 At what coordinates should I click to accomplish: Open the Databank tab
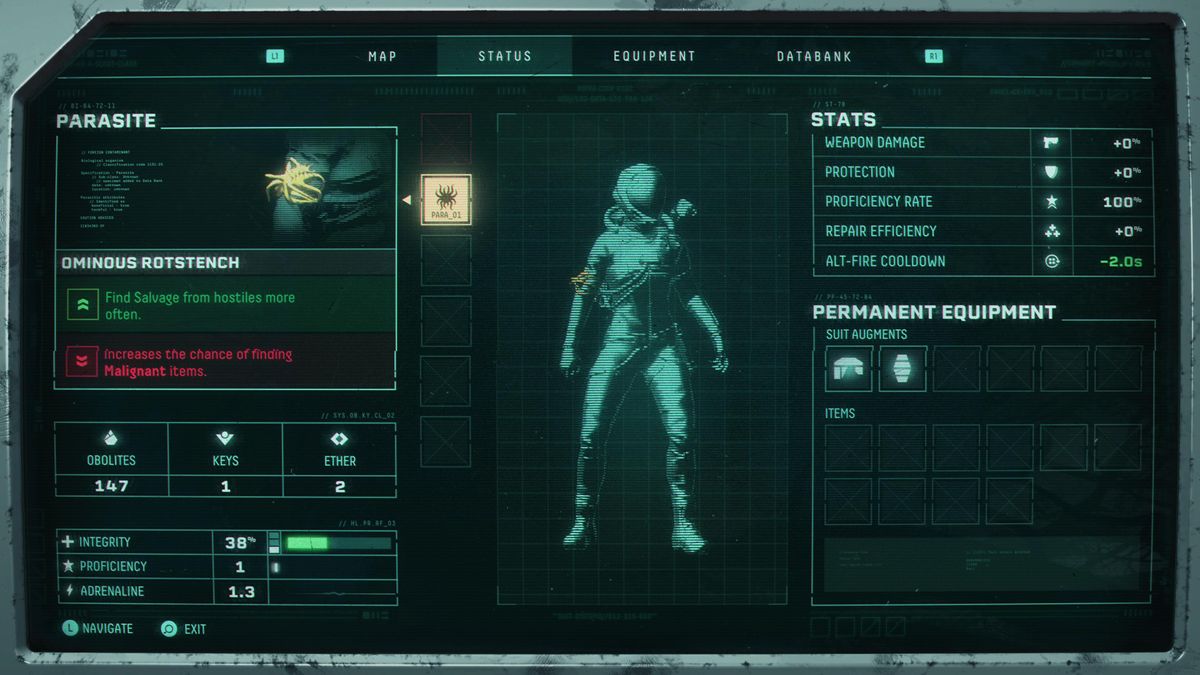(x=814, y=56)
